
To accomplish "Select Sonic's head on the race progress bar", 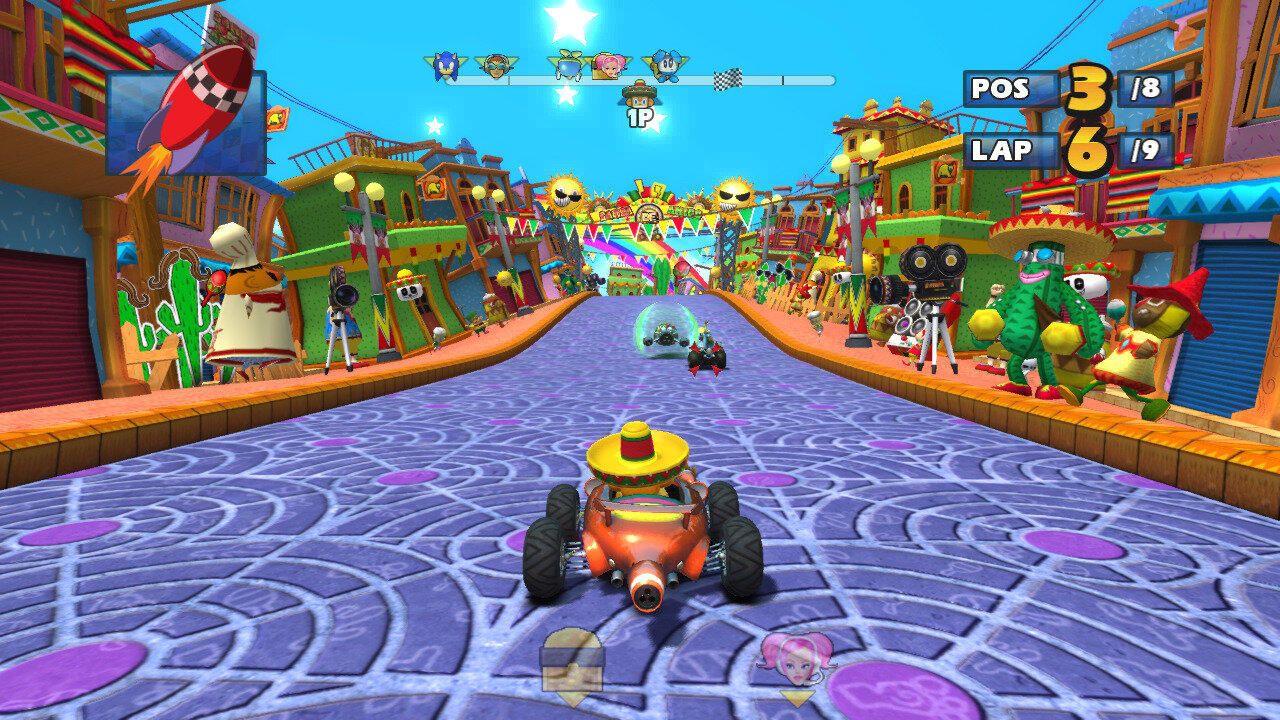I will (444, 66).
